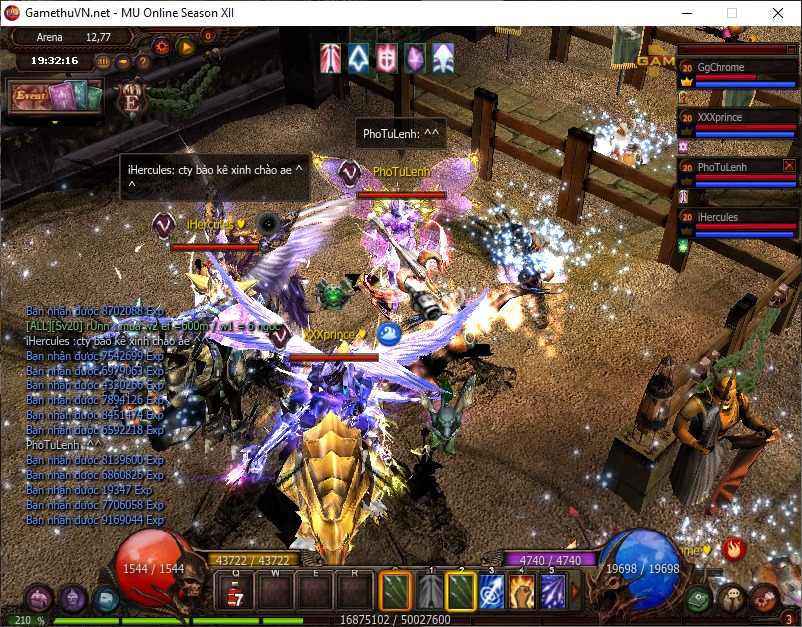Viewport: 802px width, 627px height.
Task: Use the potion in the Q slot
Action: click(x=236, y=592)
